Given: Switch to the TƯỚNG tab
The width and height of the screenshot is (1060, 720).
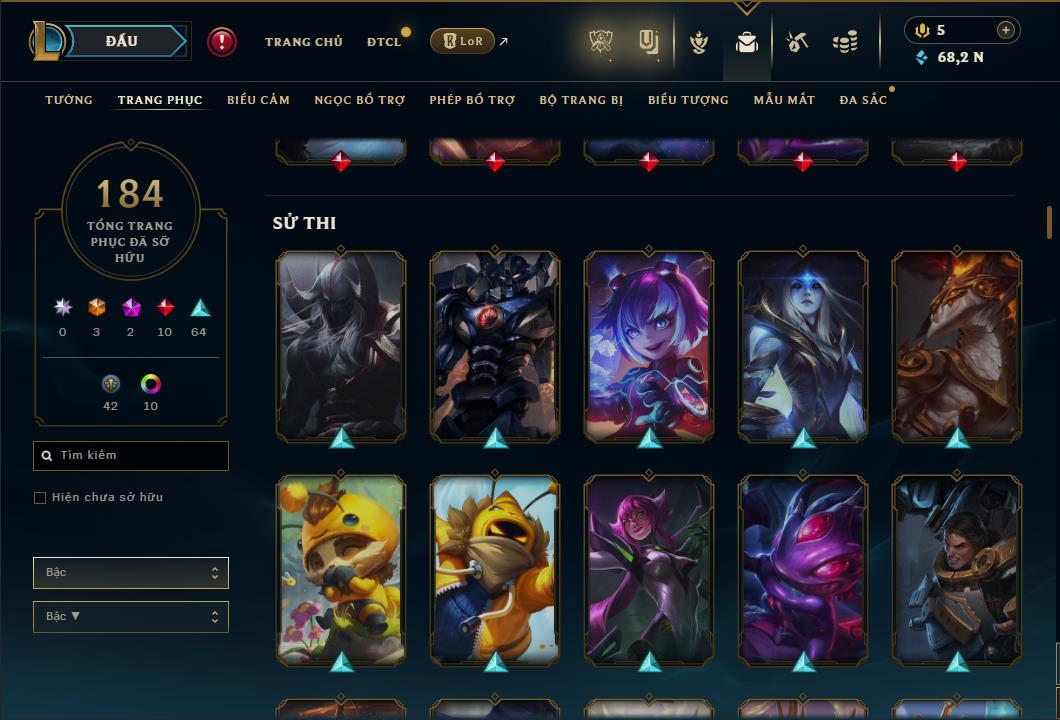Looking at the screenshot, I should pyautogui.click(x=69, y=100).
